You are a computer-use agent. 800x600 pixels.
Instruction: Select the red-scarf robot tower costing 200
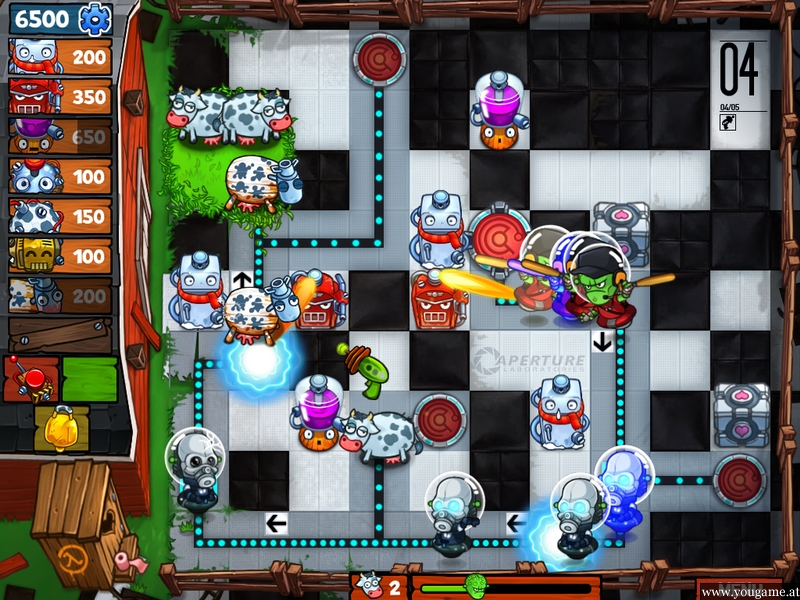click(58, 57)
